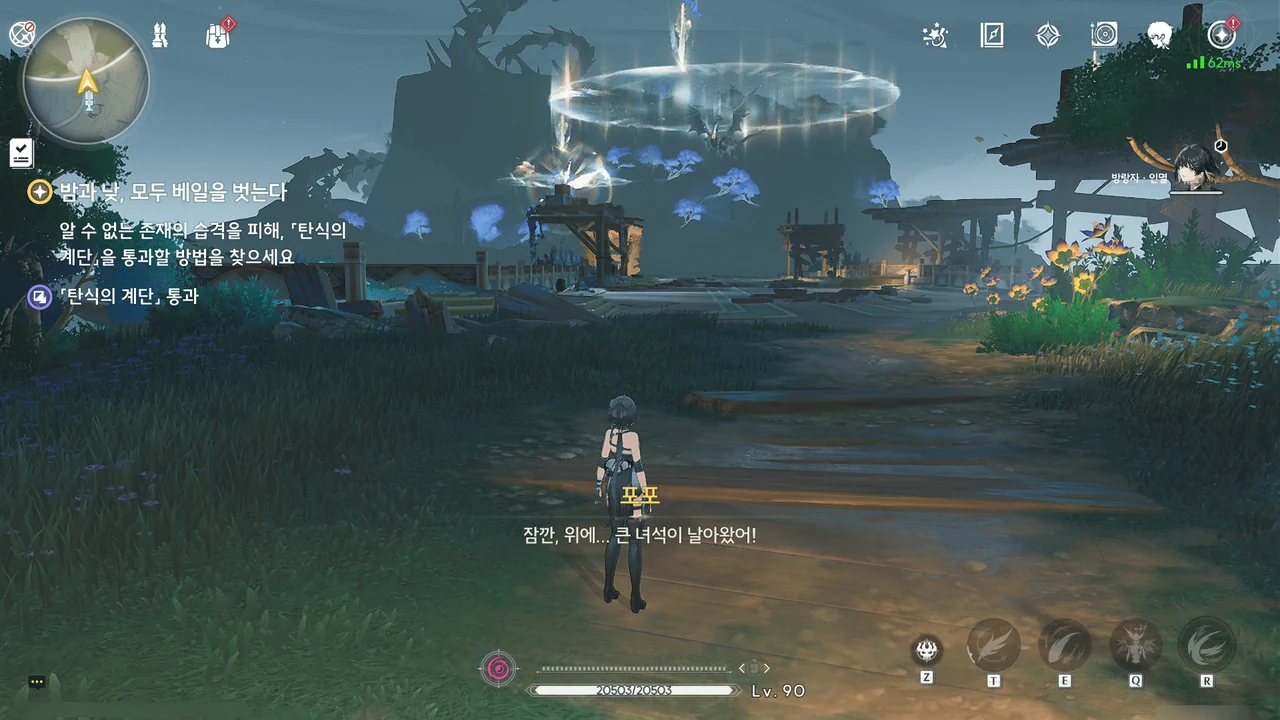Open the backpack inventory icon
The width and height of the screenshot is (1280, 720).
(217, 35)
